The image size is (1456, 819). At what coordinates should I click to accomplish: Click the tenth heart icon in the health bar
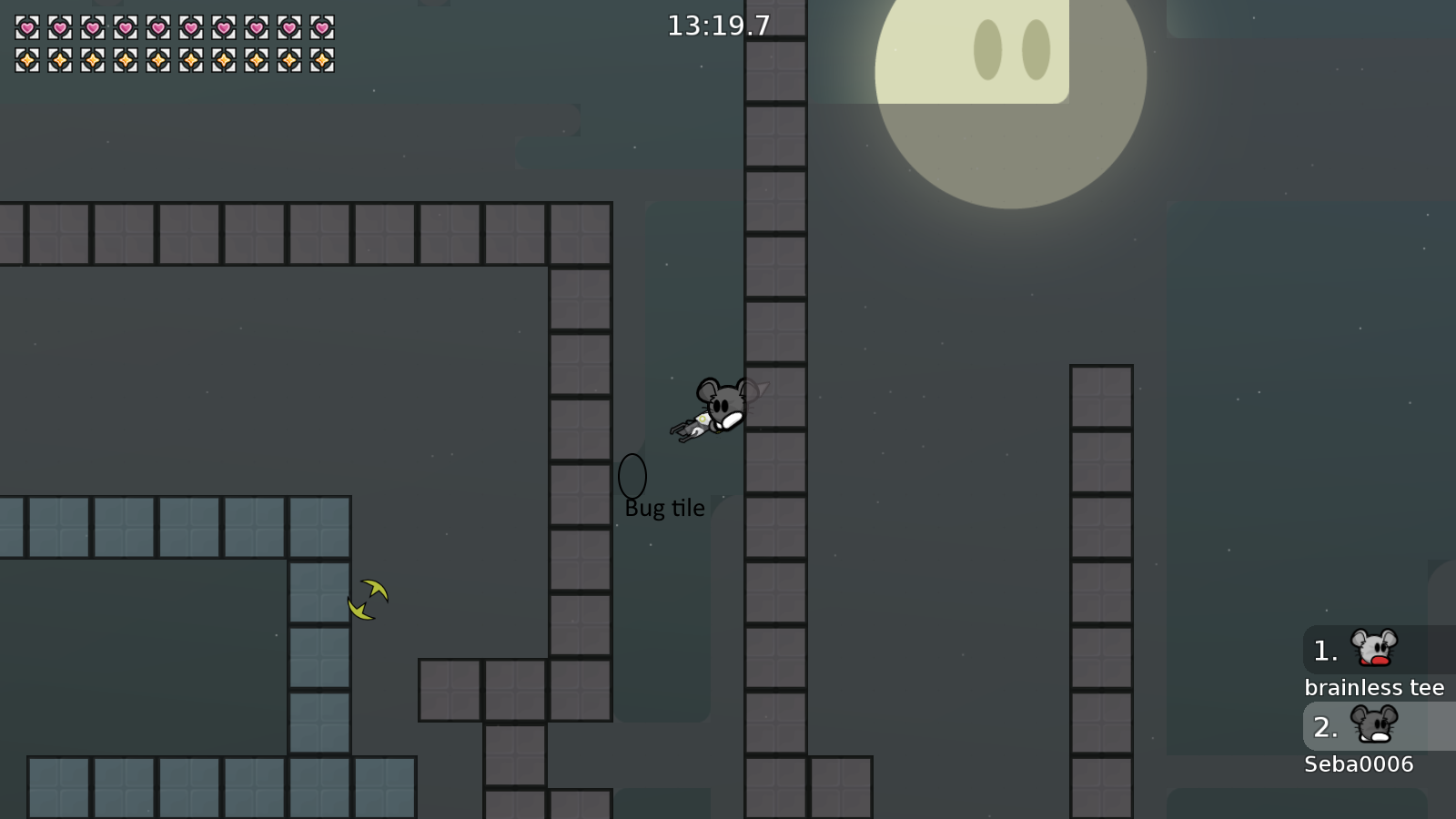tap(320, 26)
